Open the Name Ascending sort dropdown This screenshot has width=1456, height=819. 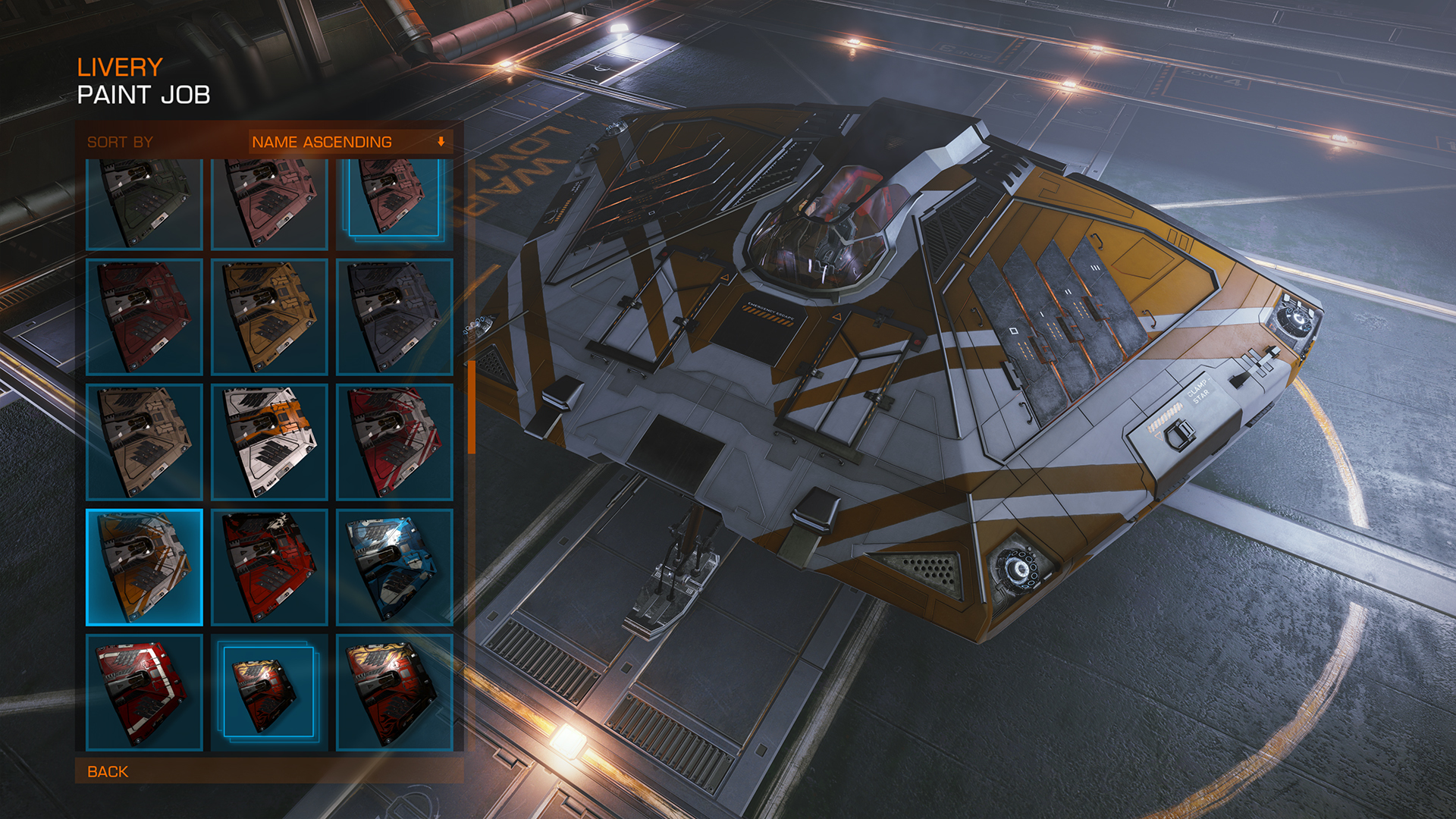350,142
